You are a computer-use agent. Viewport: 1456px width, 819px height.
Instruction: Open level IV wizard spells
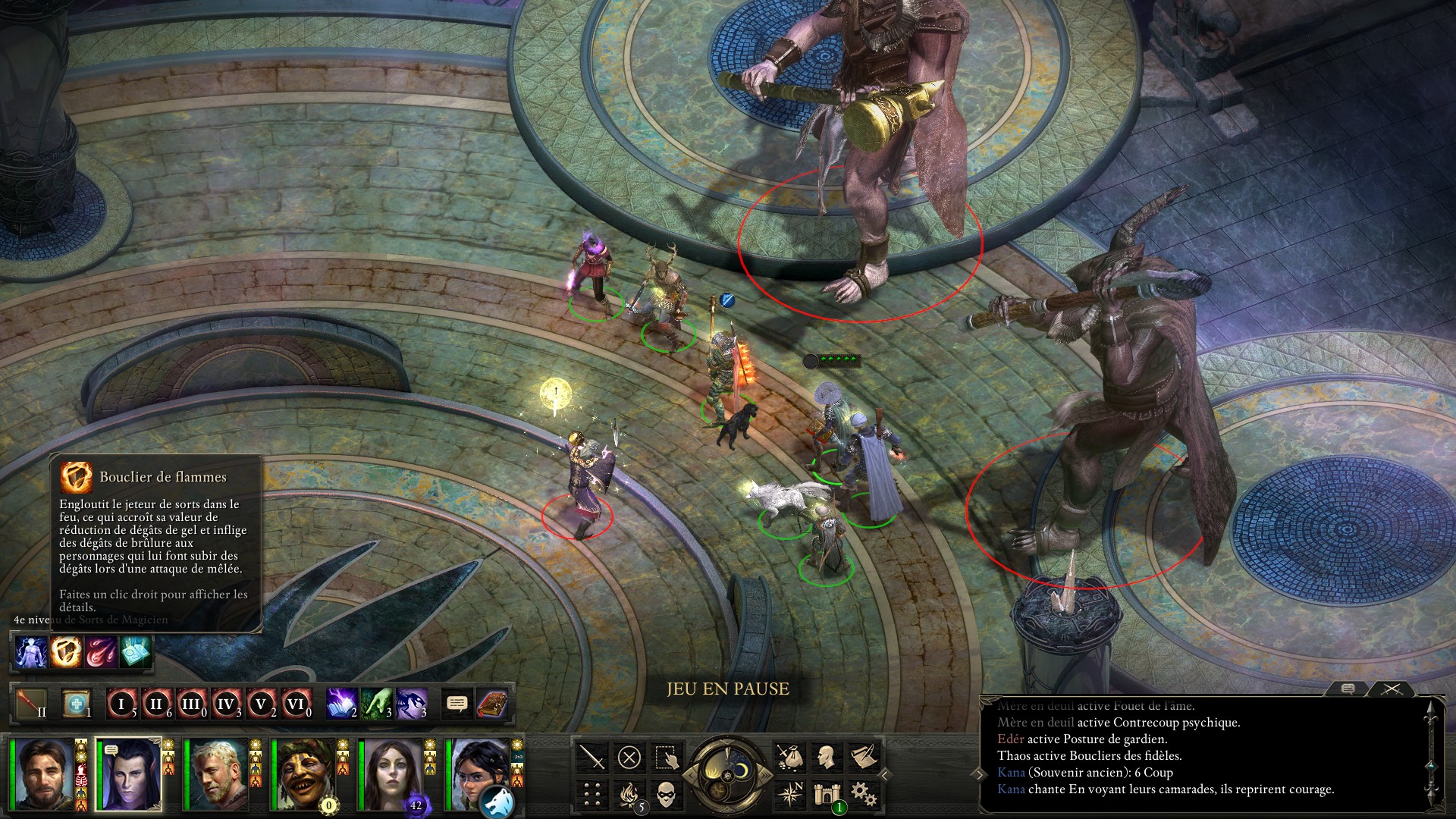coord(226,704)
